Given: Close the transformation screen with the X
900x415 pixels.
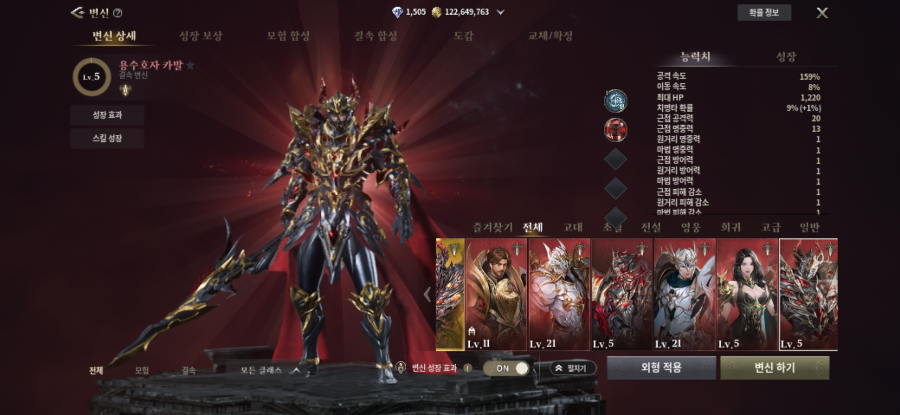Looking at the screenshot, I should tap(822, 13).
